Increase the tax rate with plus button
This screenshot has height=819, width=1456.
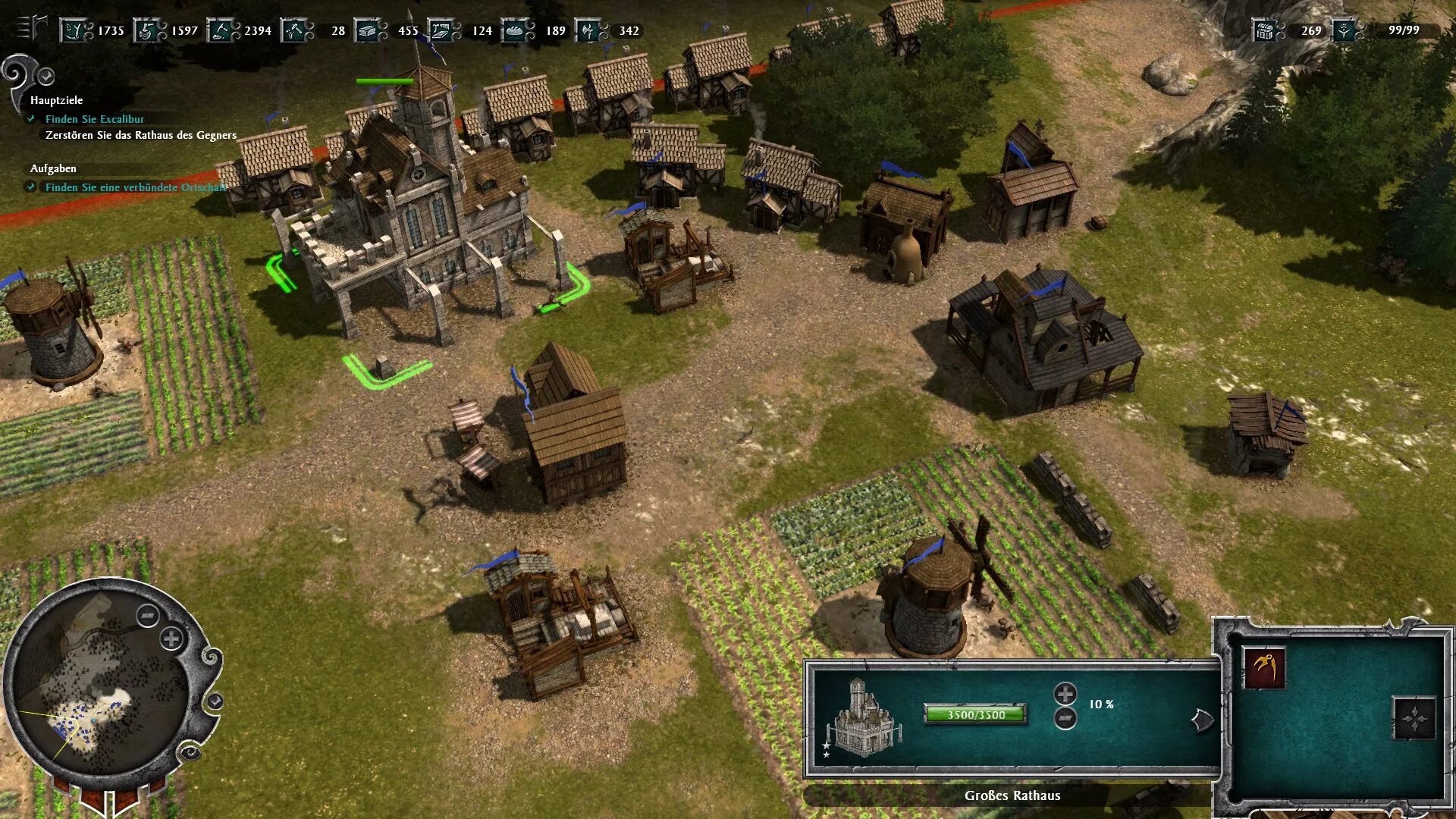[1065, 693]
